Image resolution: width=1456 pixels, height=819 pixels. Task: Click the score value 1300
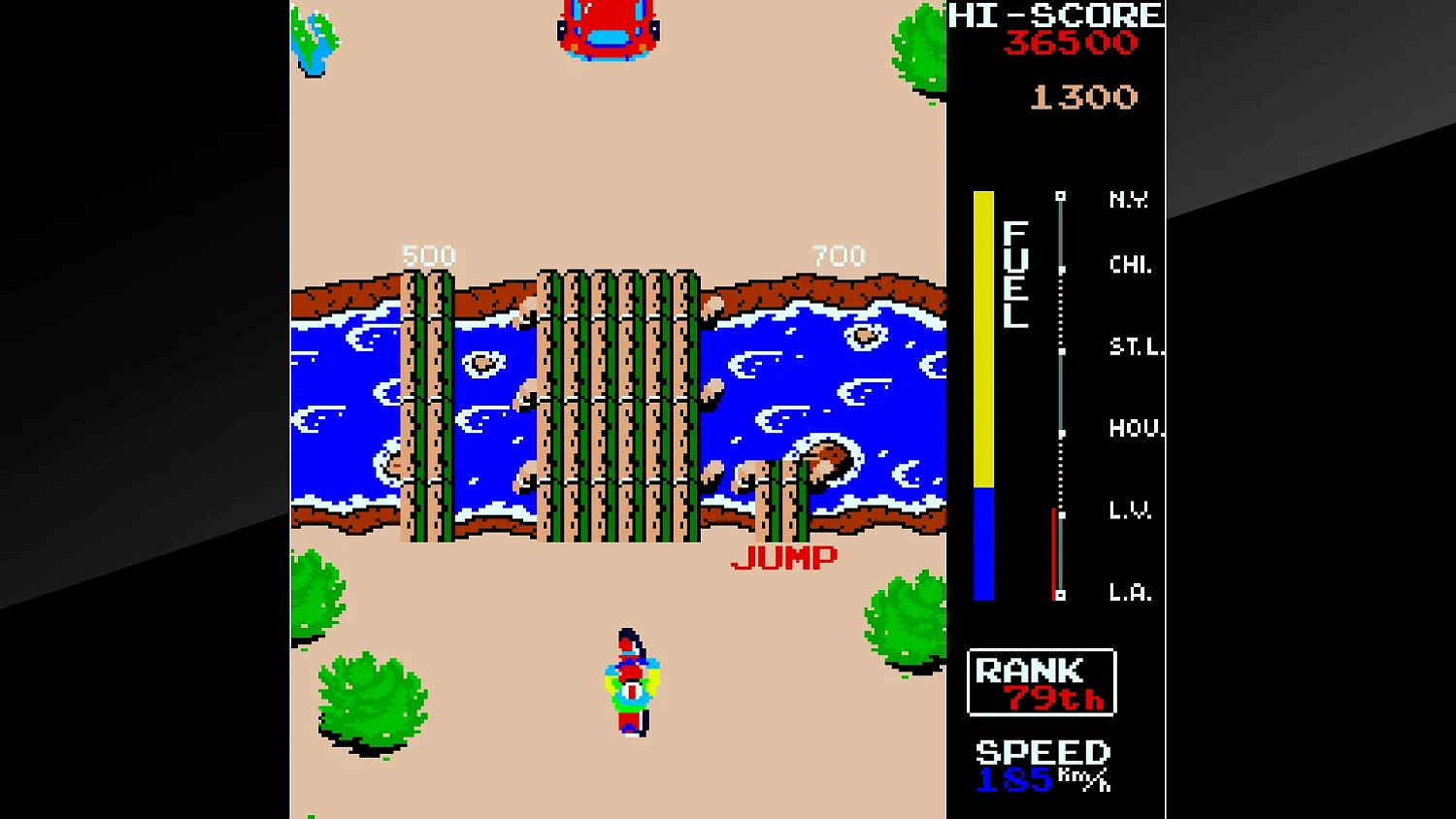coord(1082,95)
